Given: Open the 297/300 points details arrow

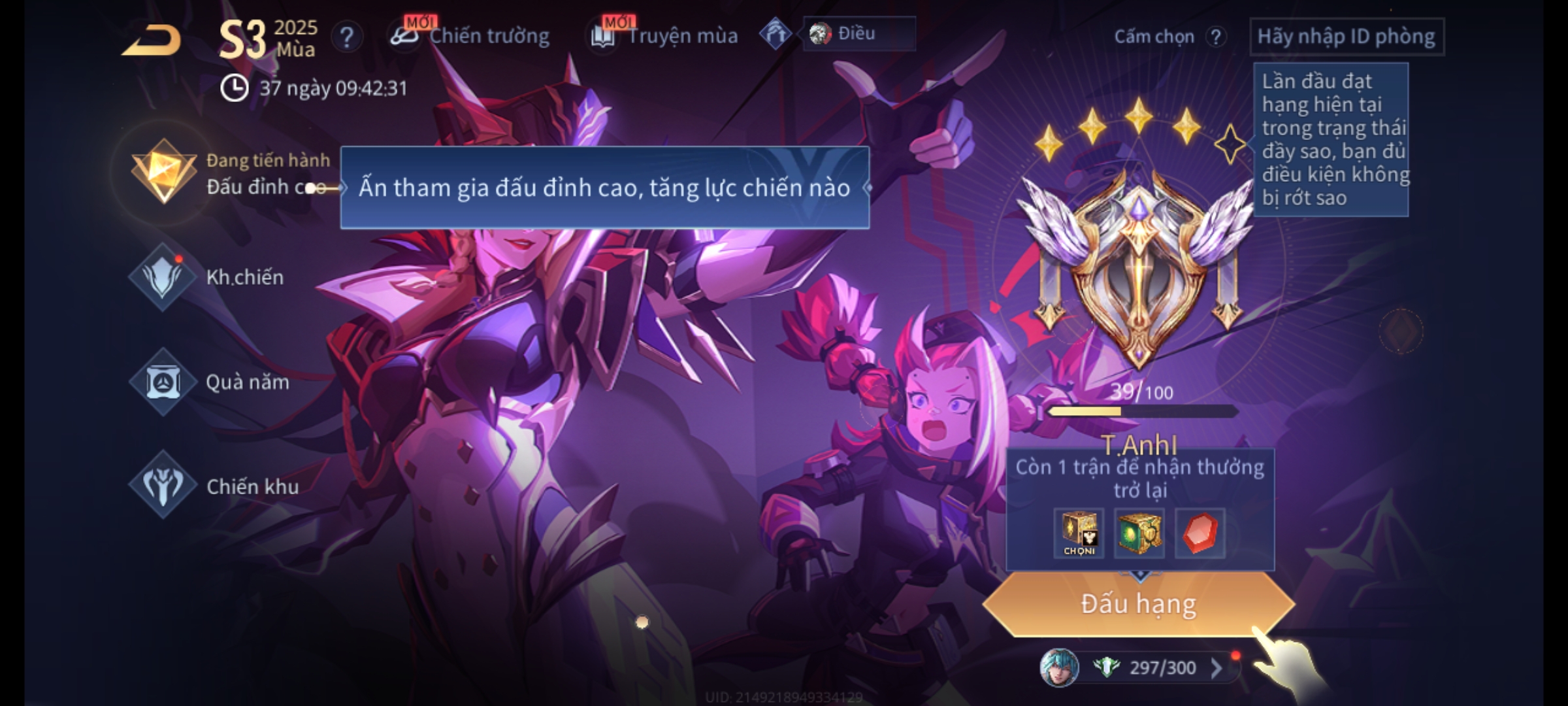Looking at the screenshot, I should (1217, 667).
